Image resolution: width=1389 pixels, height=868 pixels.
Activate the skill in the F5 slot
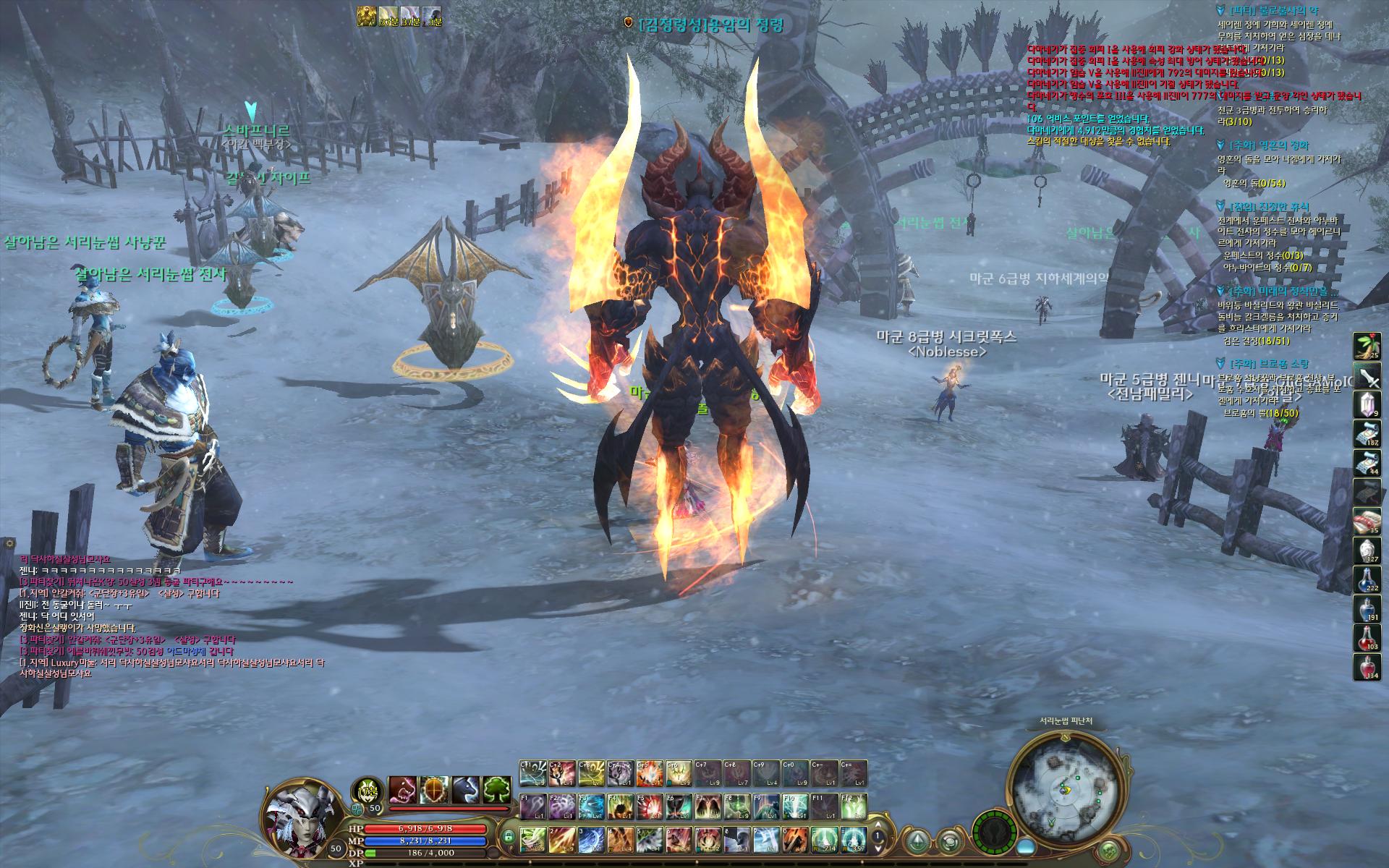point(650,806)
